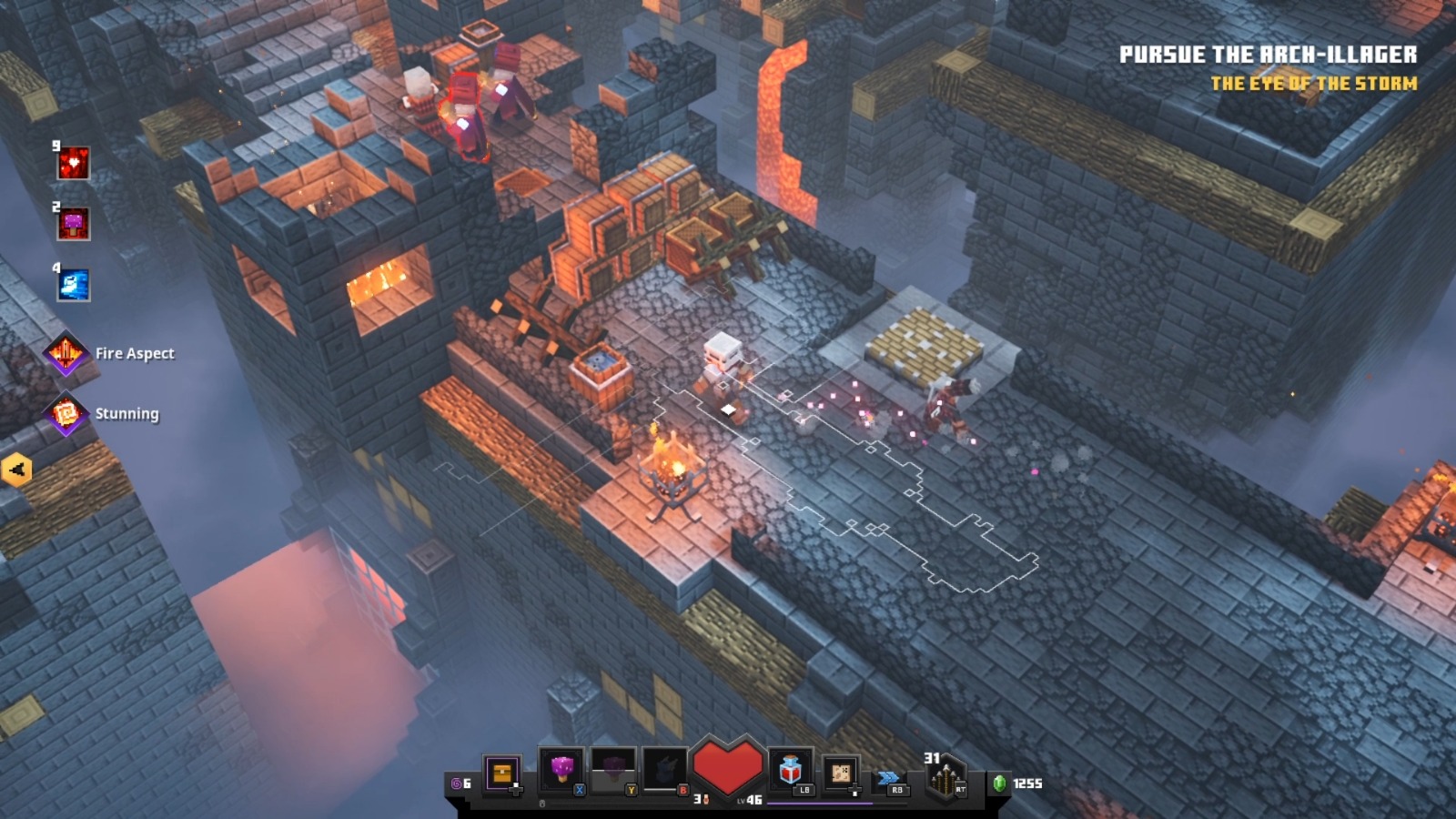Select the mushroom artifact bound to X

(x=561, y=769)
